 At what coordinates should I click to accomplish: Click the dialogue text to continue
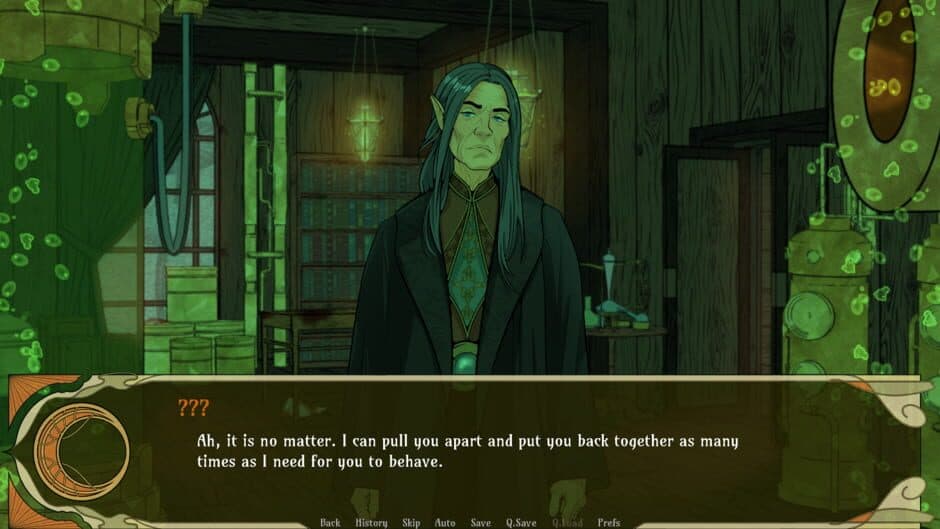tap(468, 452)
